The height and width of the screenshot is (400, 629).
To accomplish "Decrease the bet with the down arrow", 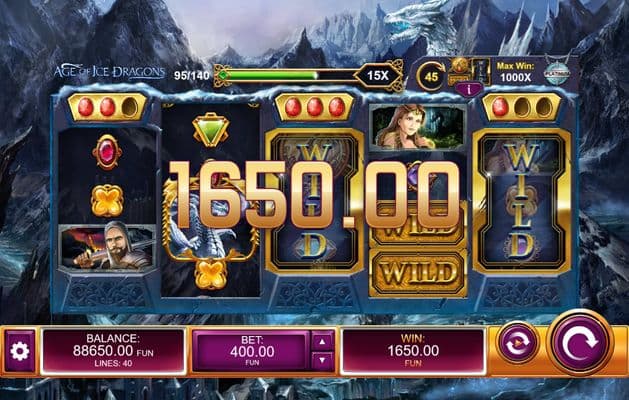I will point(323,361).
